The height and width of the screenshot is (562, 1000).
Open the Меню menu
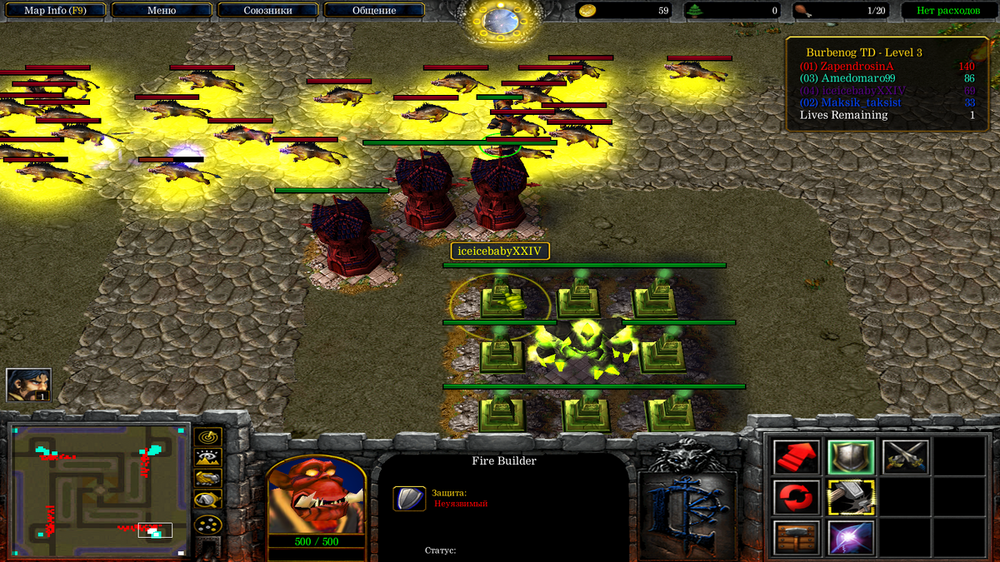tap(161, 11)
